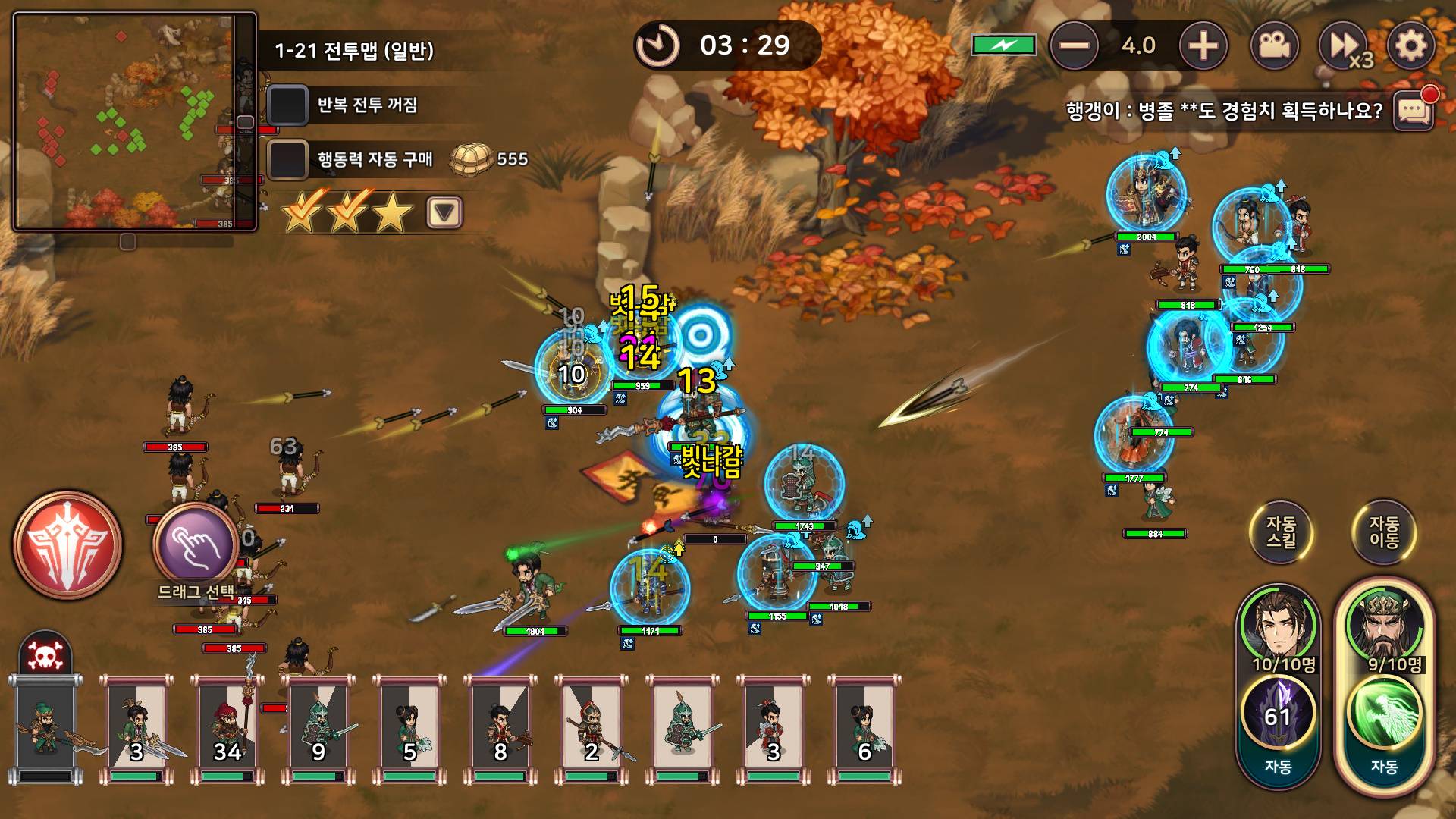Choose the unit card numbered 8
Image resolution: width=1456 pixels, height=819 pixels.
tap(500, 728)
